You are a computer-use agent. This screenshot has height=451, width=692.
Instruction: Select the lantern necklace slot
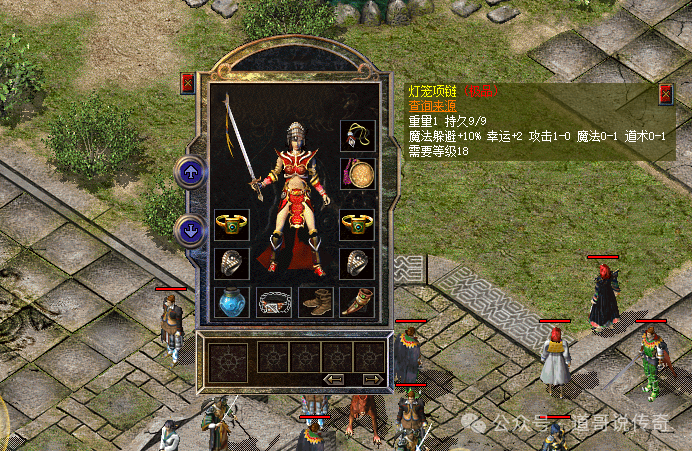(x=357, y=135)
